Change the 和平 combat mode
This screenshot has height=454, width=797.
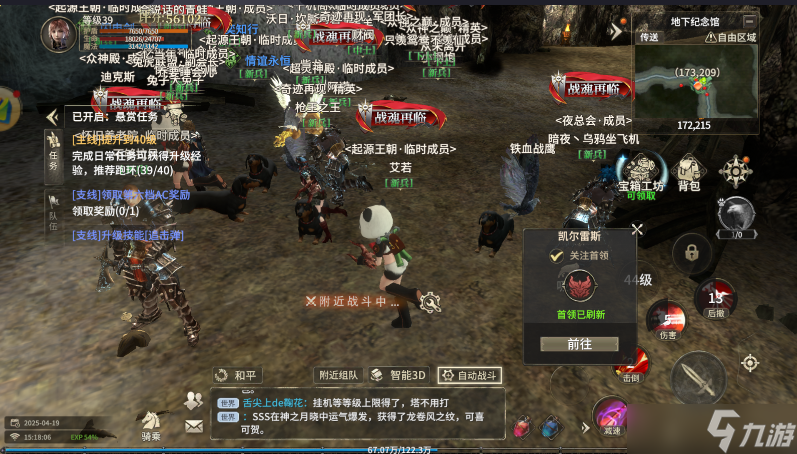236,376
